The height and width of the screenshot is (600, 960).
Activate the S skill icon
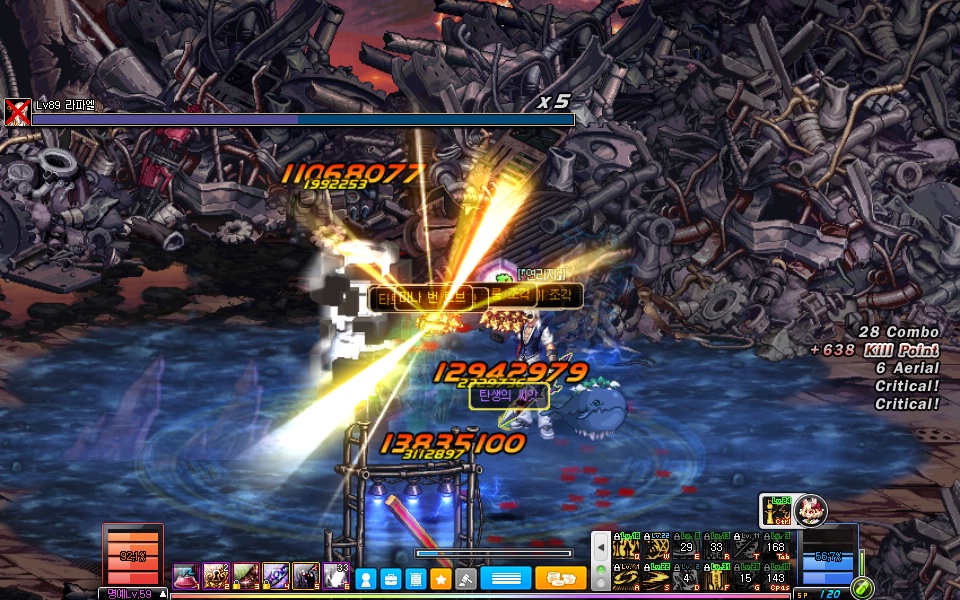[x=657, y=576]
